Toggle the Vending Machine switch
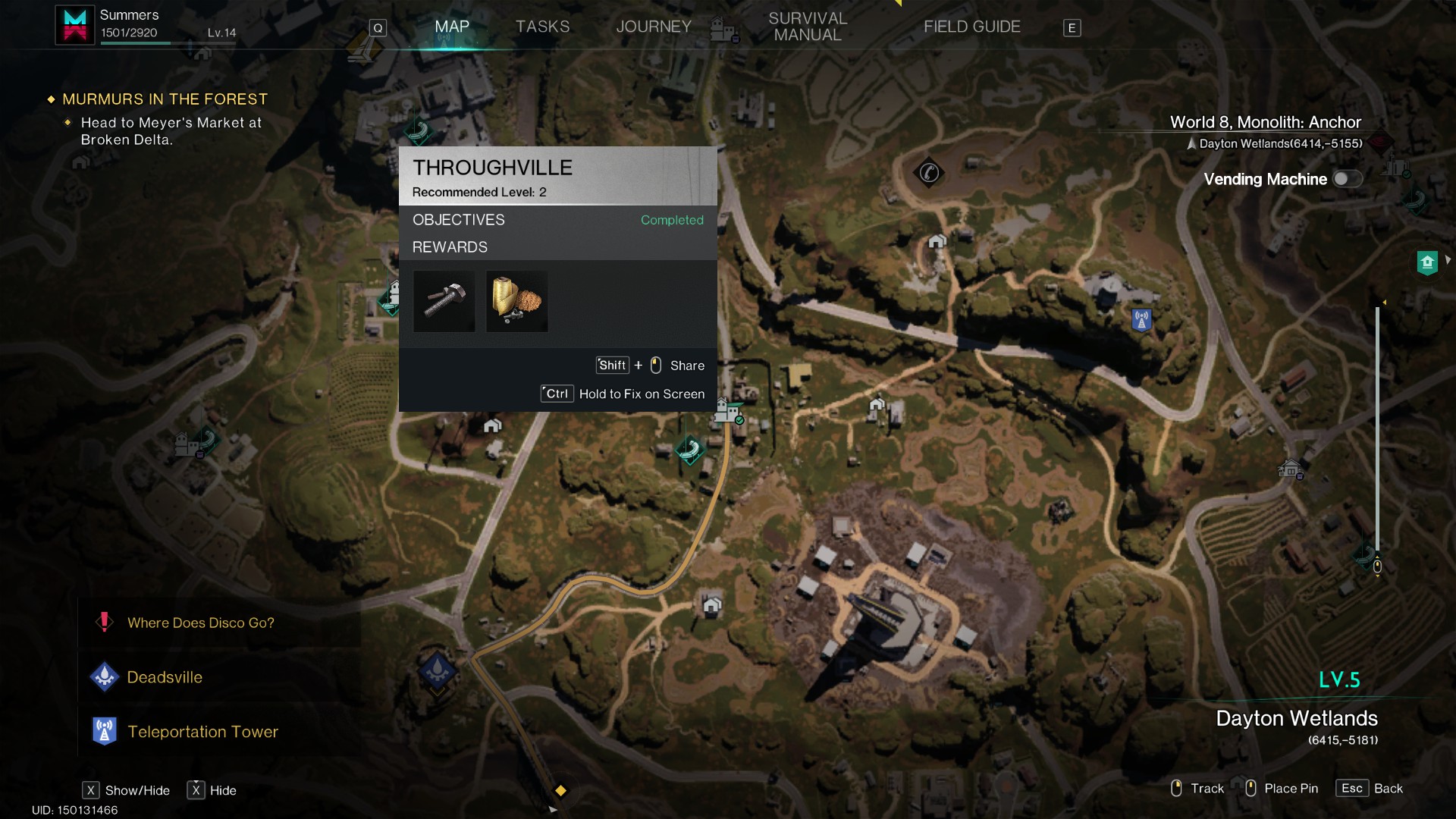1456x819 pixels. [x=1348, y=179]
